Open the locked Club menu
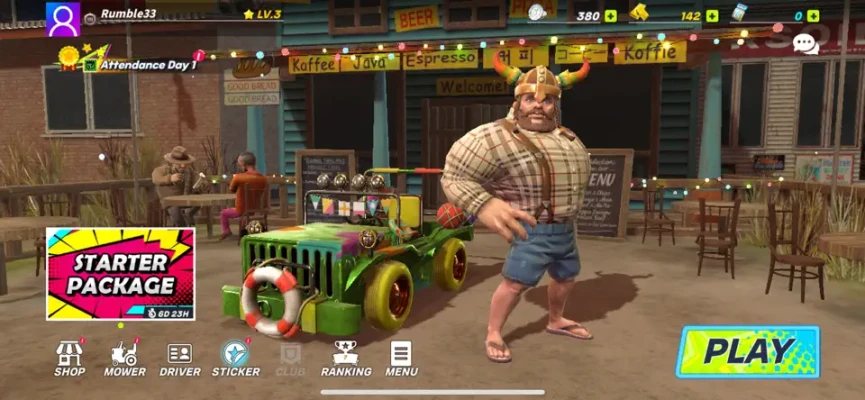This screenshot has width=865, height=400. (x=290, y=358)
